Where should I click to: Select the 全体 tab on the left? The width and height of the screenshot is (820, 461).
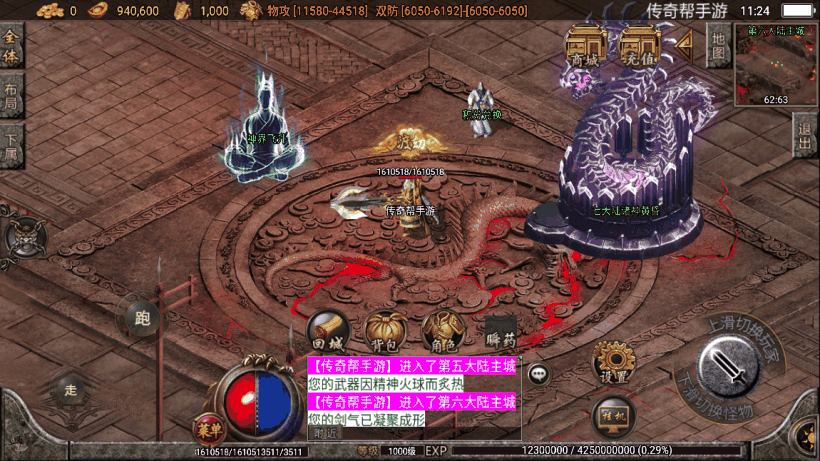click(12, 46)
